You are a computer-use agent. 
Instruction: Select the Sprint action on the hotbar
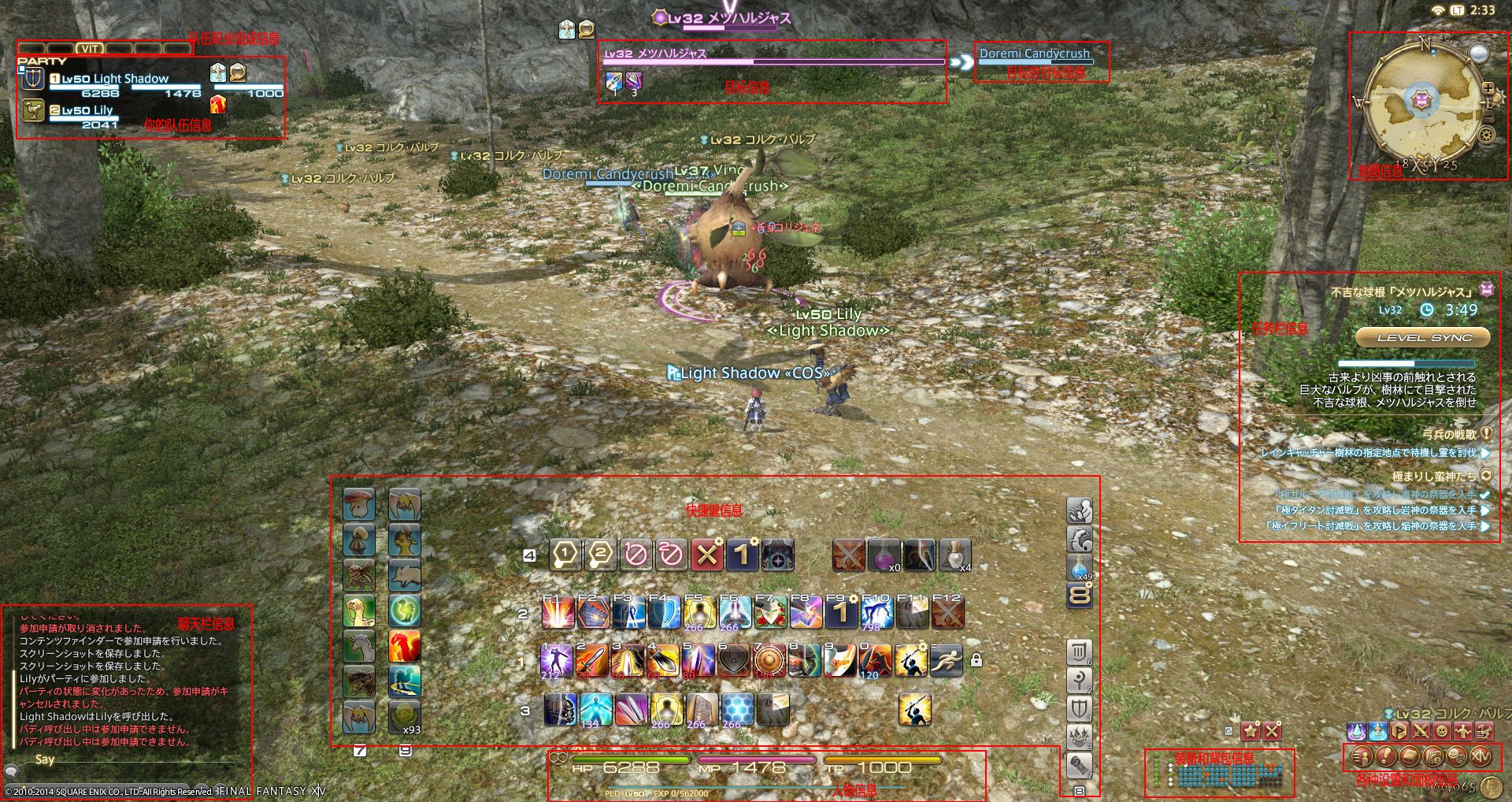point(947,661)
